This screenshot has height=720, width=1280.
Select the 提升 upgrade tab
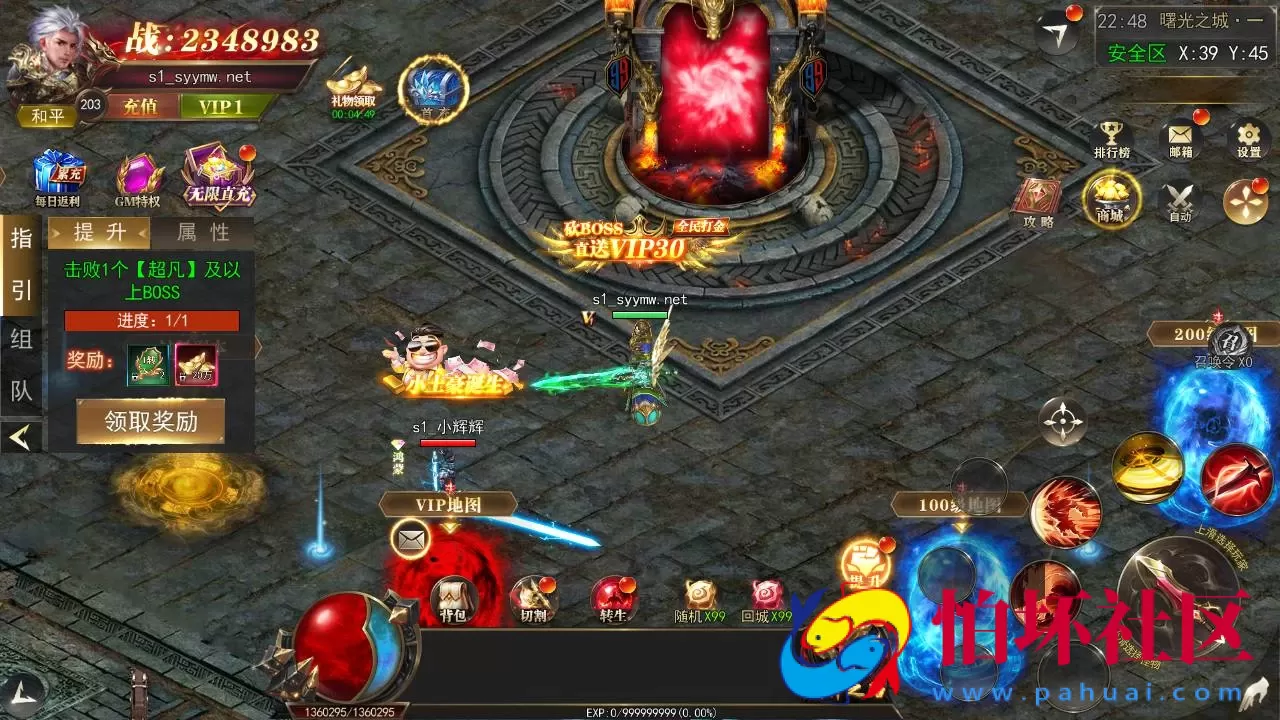pos(100,233)
